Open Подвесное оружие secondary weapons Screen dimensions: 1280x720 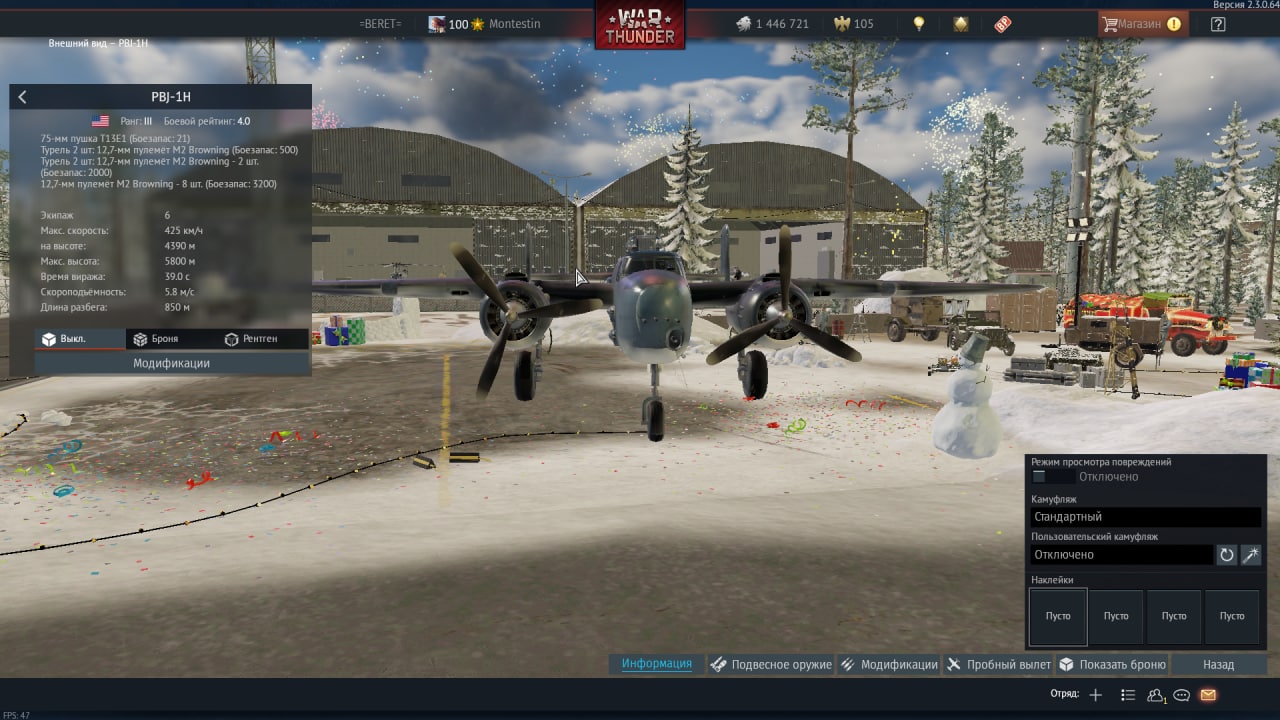pyautogui.click(x=771, y=665)
